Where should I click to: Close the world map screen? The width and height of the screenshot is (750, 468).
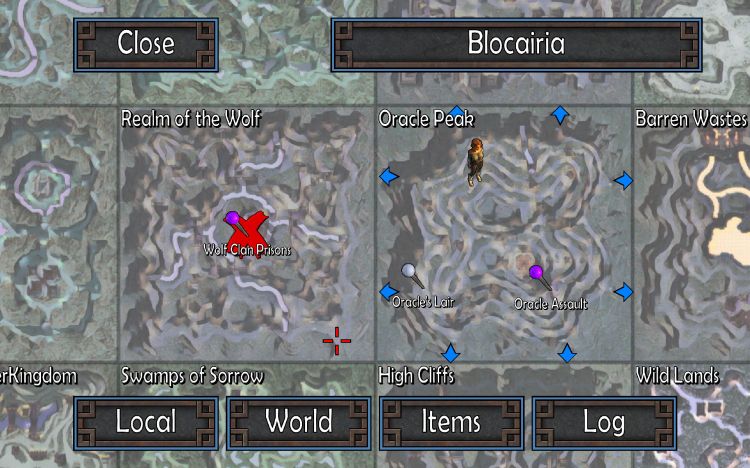(x=145, y=44)
